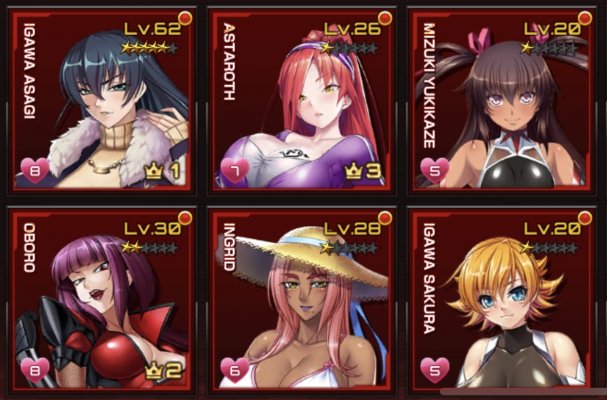Choose the Igawa Sakura character card
The height and width of the screenshot is (400, 607).
coord(505,300)
